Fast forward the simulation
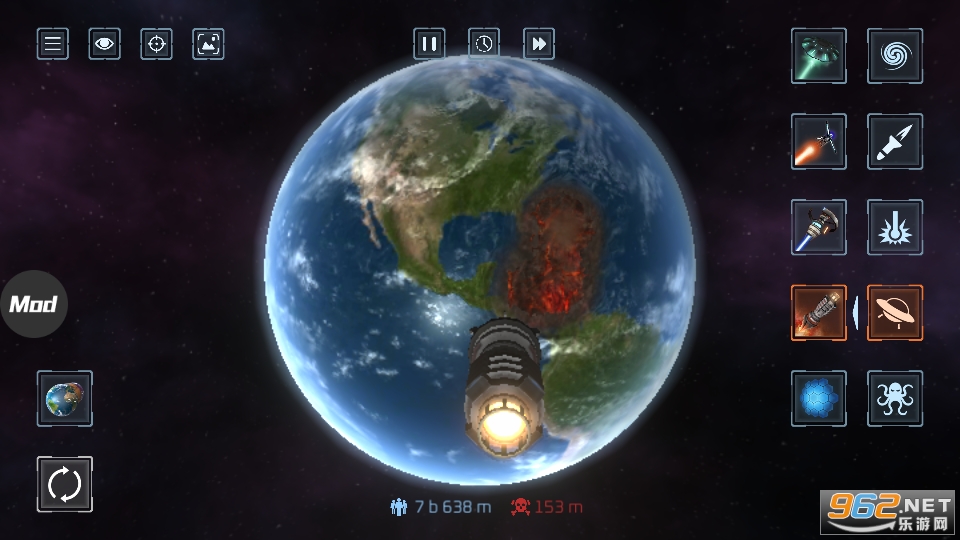The width and height of the screenshot is (960, 540). coord(539,44)
